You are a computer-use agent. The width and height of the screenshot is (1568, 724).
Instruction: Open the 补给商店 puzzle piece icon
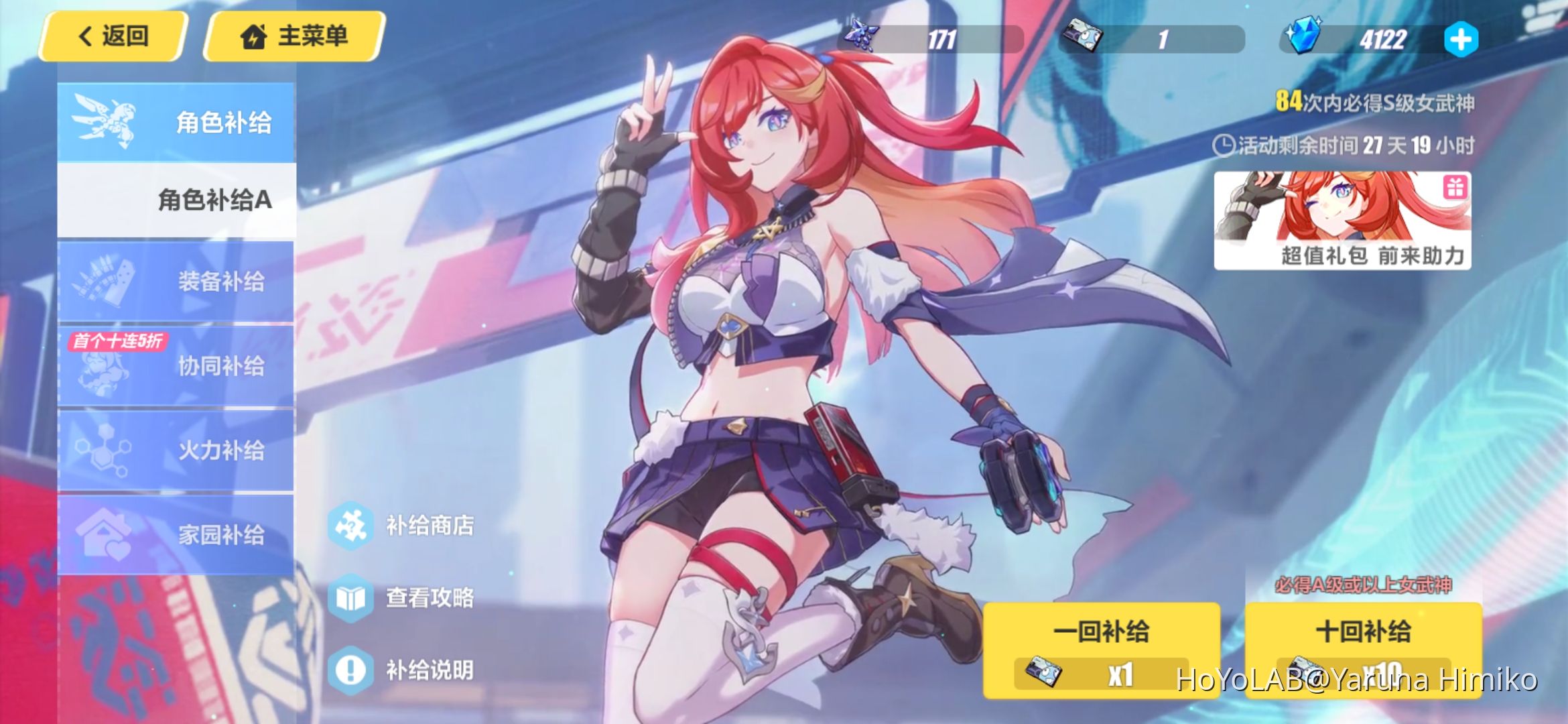point(350,526)
